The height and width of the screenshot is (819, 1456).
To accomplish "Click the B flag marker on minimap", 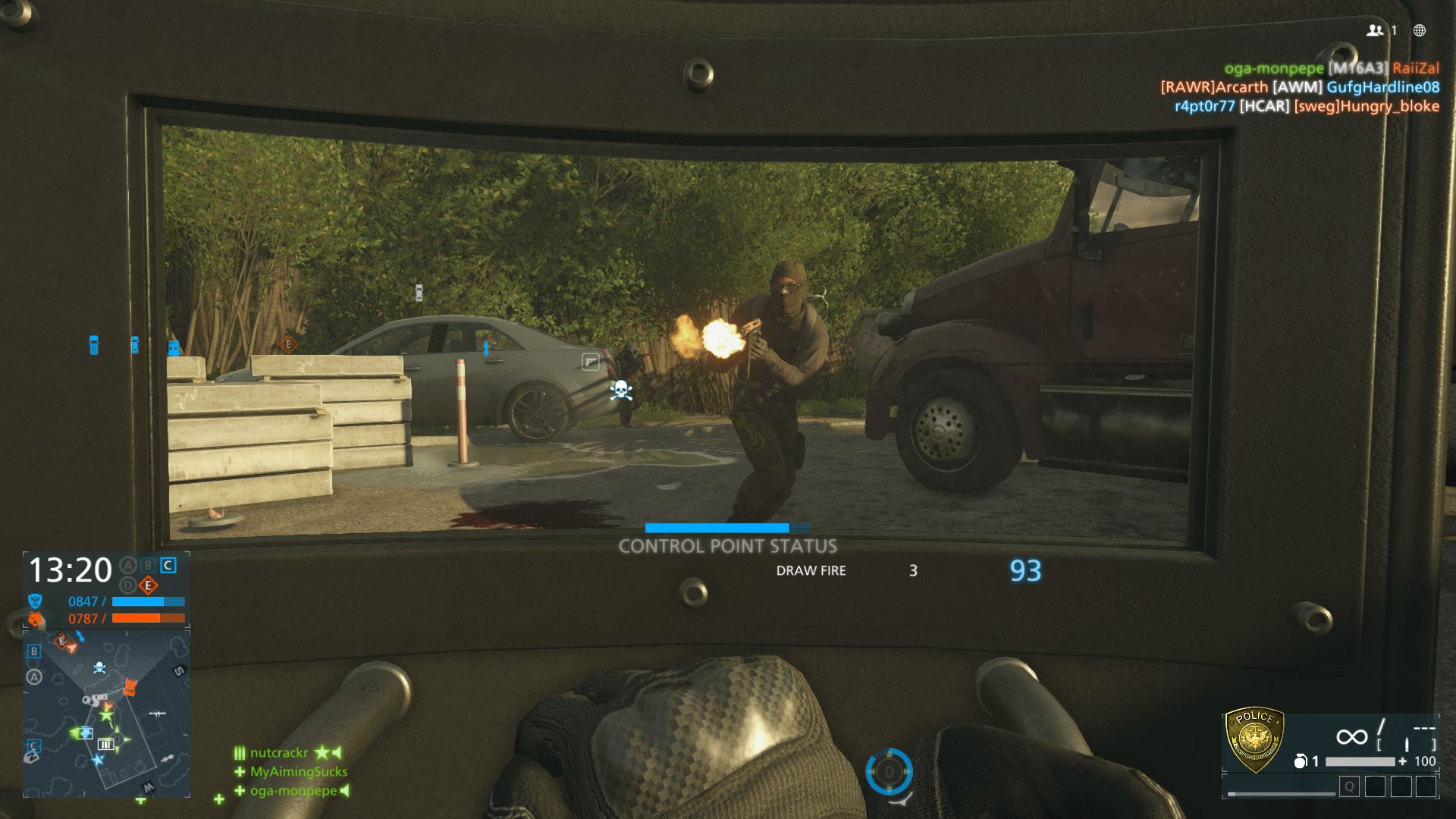I will (34, 651).
